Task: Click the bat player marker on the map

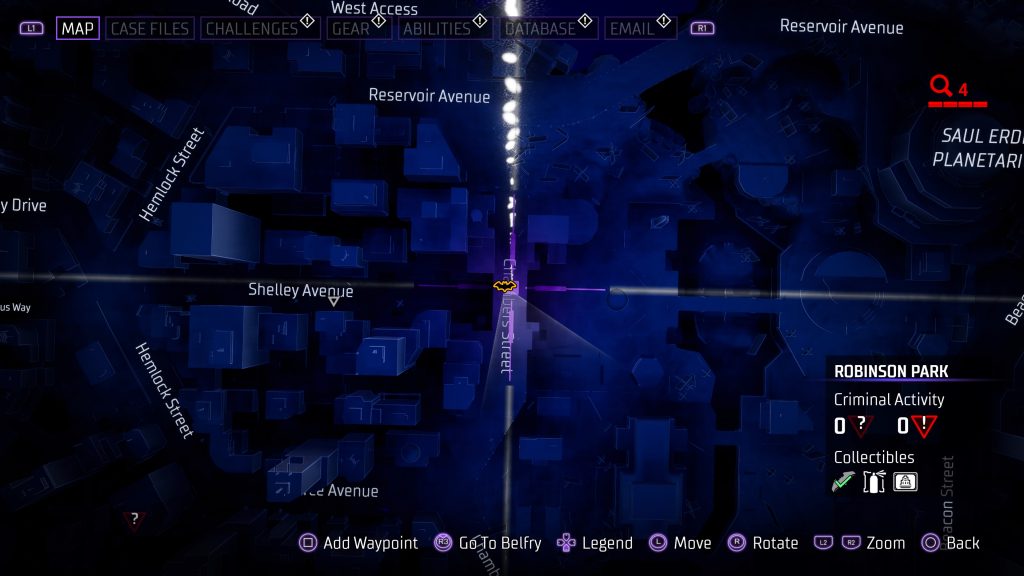Action: (505, 287)
